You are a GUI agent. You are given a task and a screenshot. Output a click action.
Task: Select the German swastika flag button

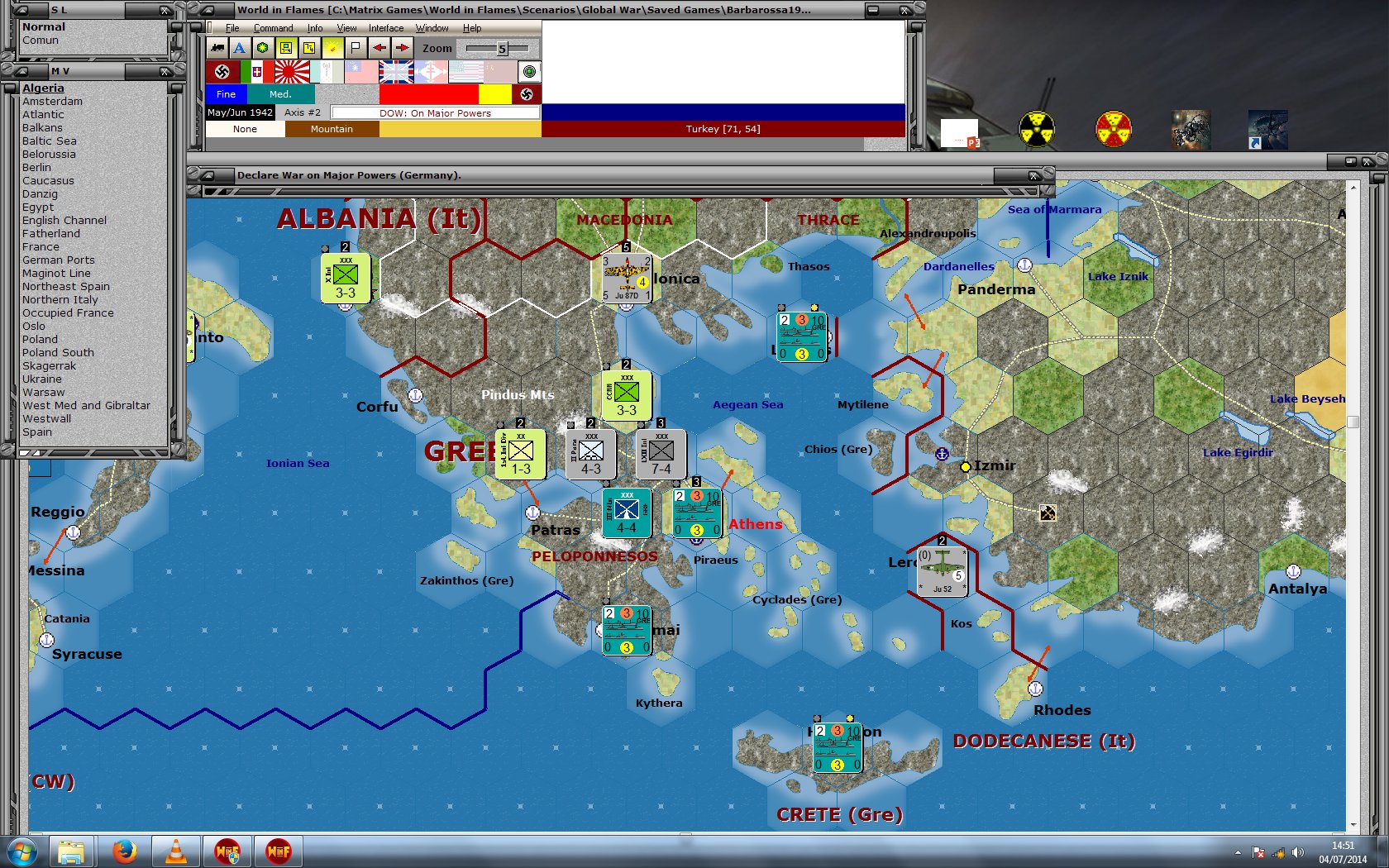[221, 71]
